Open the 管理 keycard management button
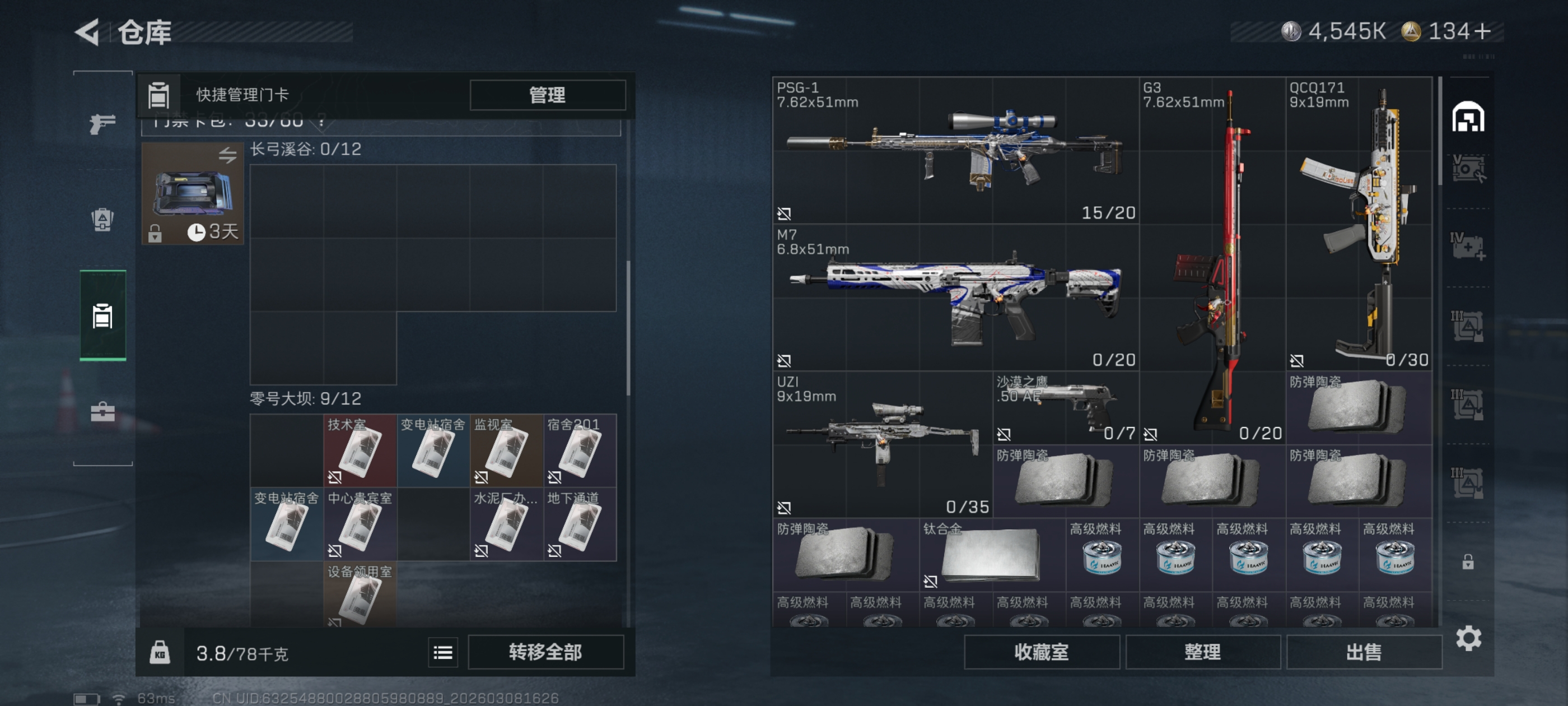Viewport: 1568px width, 706px height. (x=547, y=95)
